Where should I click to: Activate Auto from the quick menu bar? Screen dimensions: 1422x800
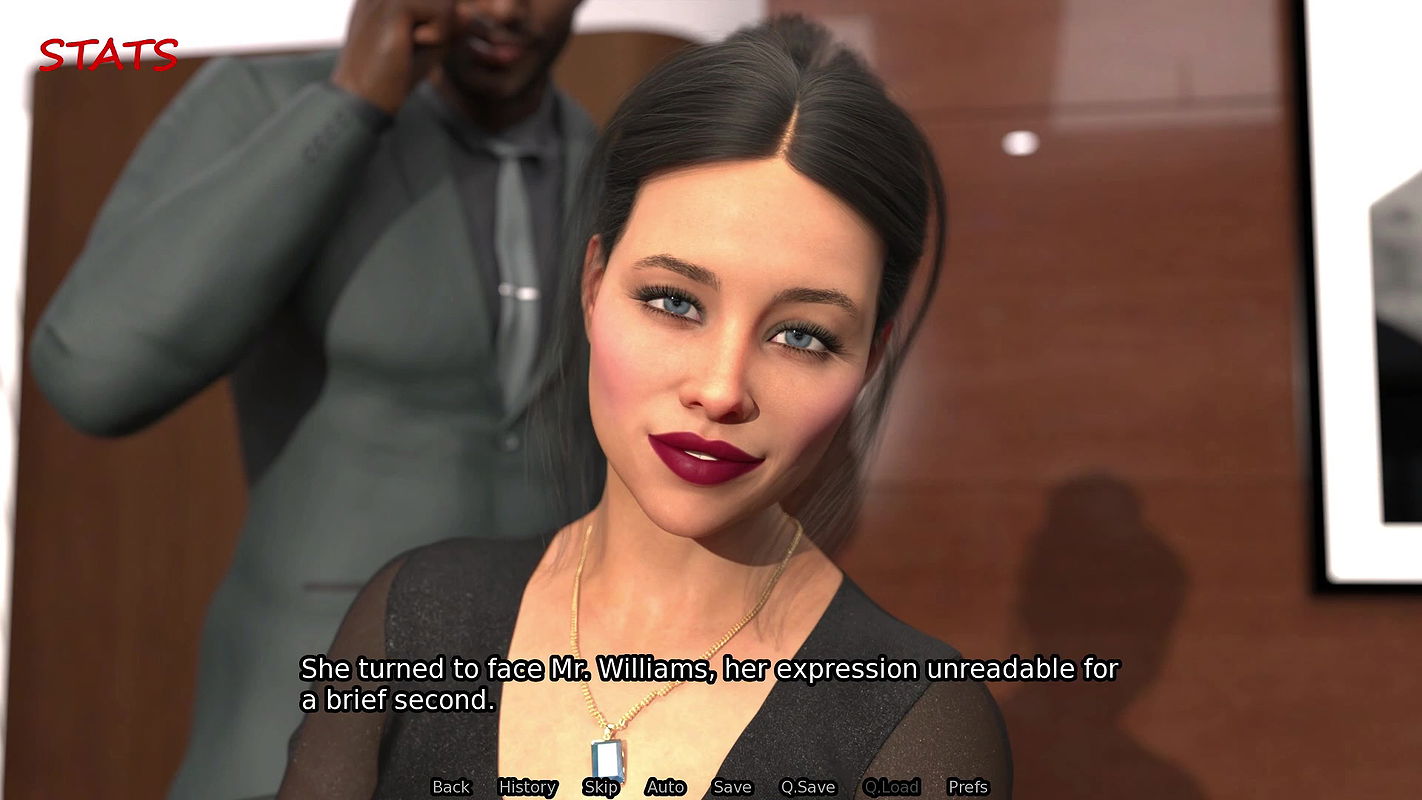pyautogui.click(x=665, y=787)
